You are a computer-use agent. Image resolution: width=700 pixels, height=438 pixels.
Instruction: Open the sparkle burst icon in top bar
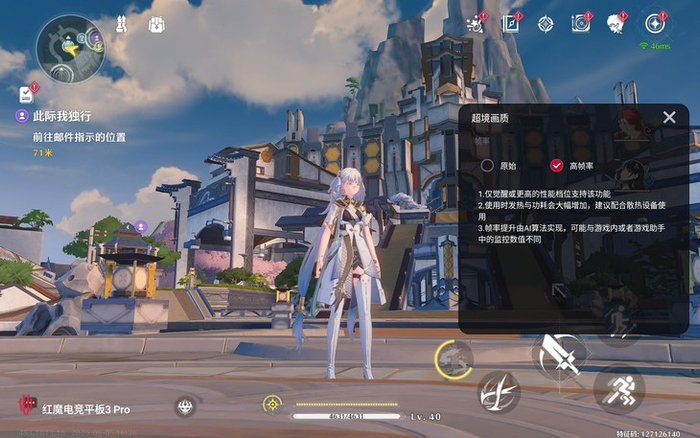475,24
